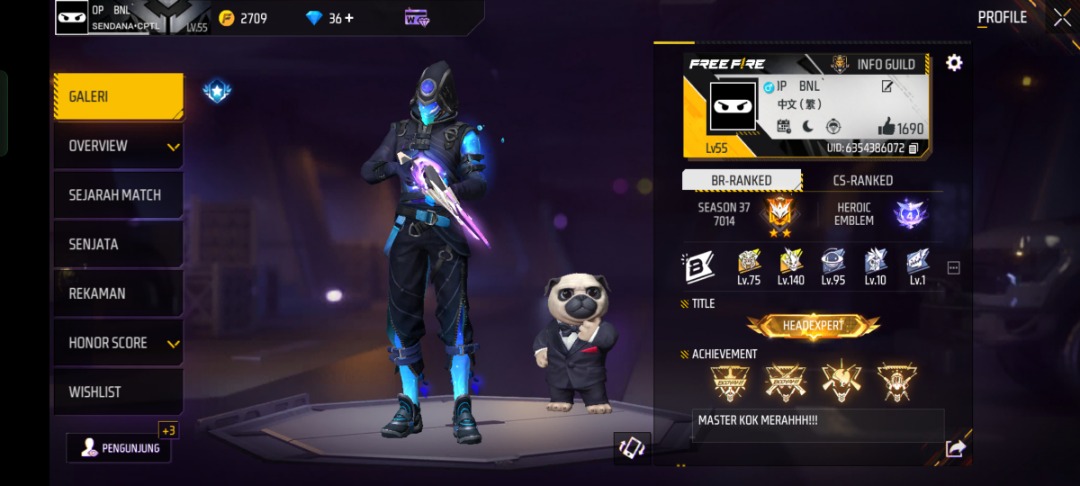This screenshot has width=1080, height=486.
Task: Select the BR-Ranked tab
Action: (741, 180)
